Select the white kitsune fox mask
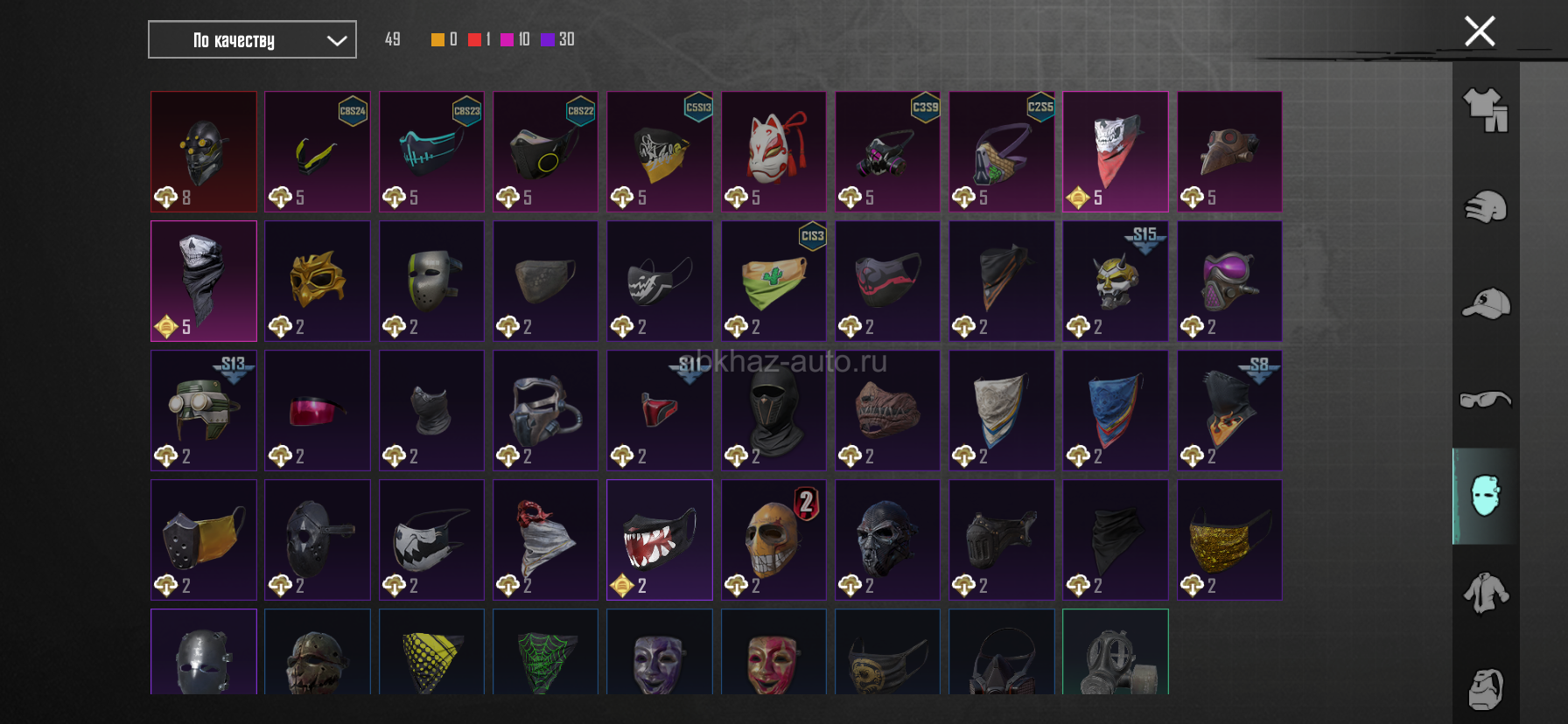 (x=773, y=150)
